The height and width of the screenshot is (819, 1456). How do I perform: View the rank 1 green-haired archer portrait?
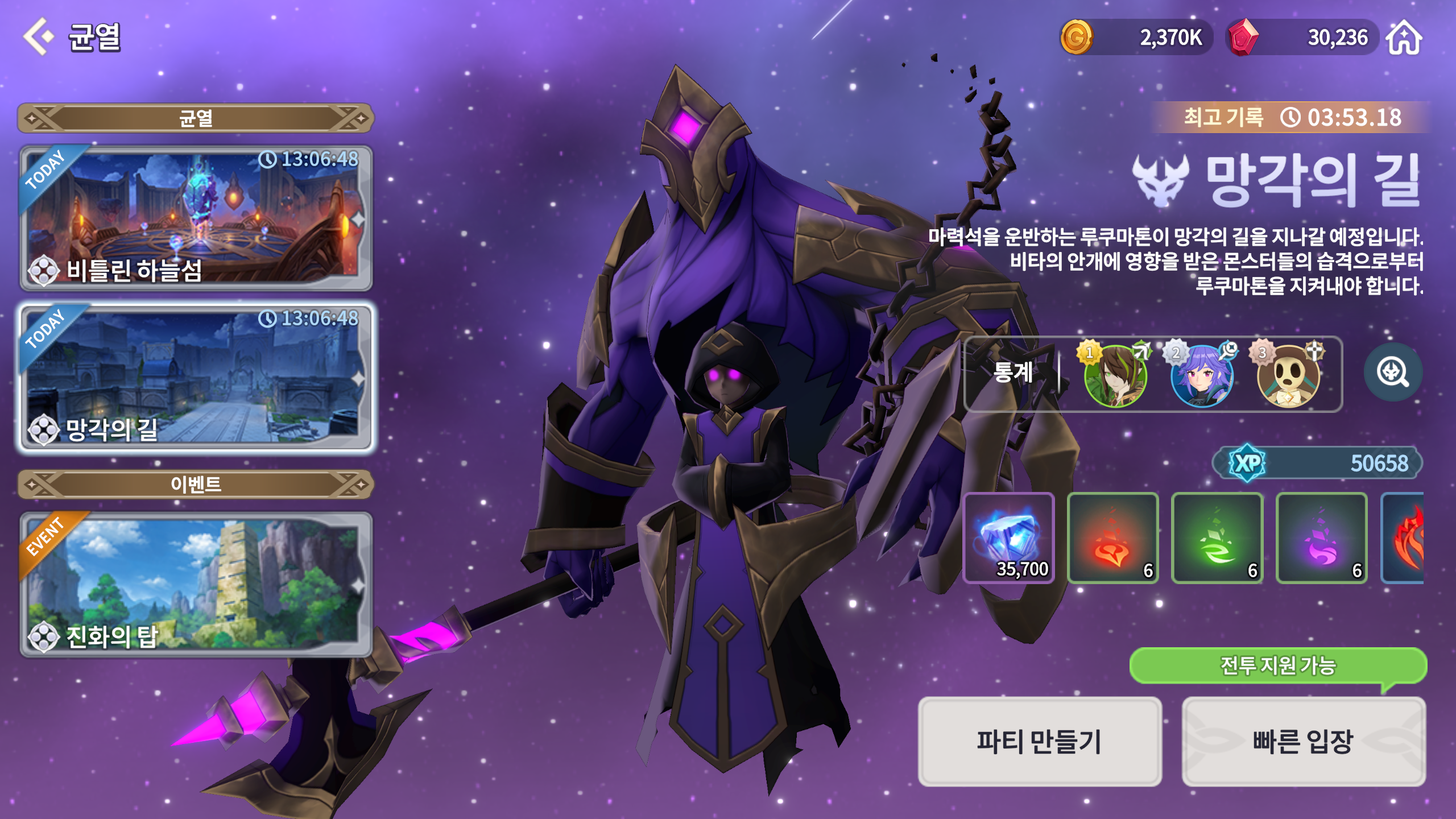[x=1115, y=375]
